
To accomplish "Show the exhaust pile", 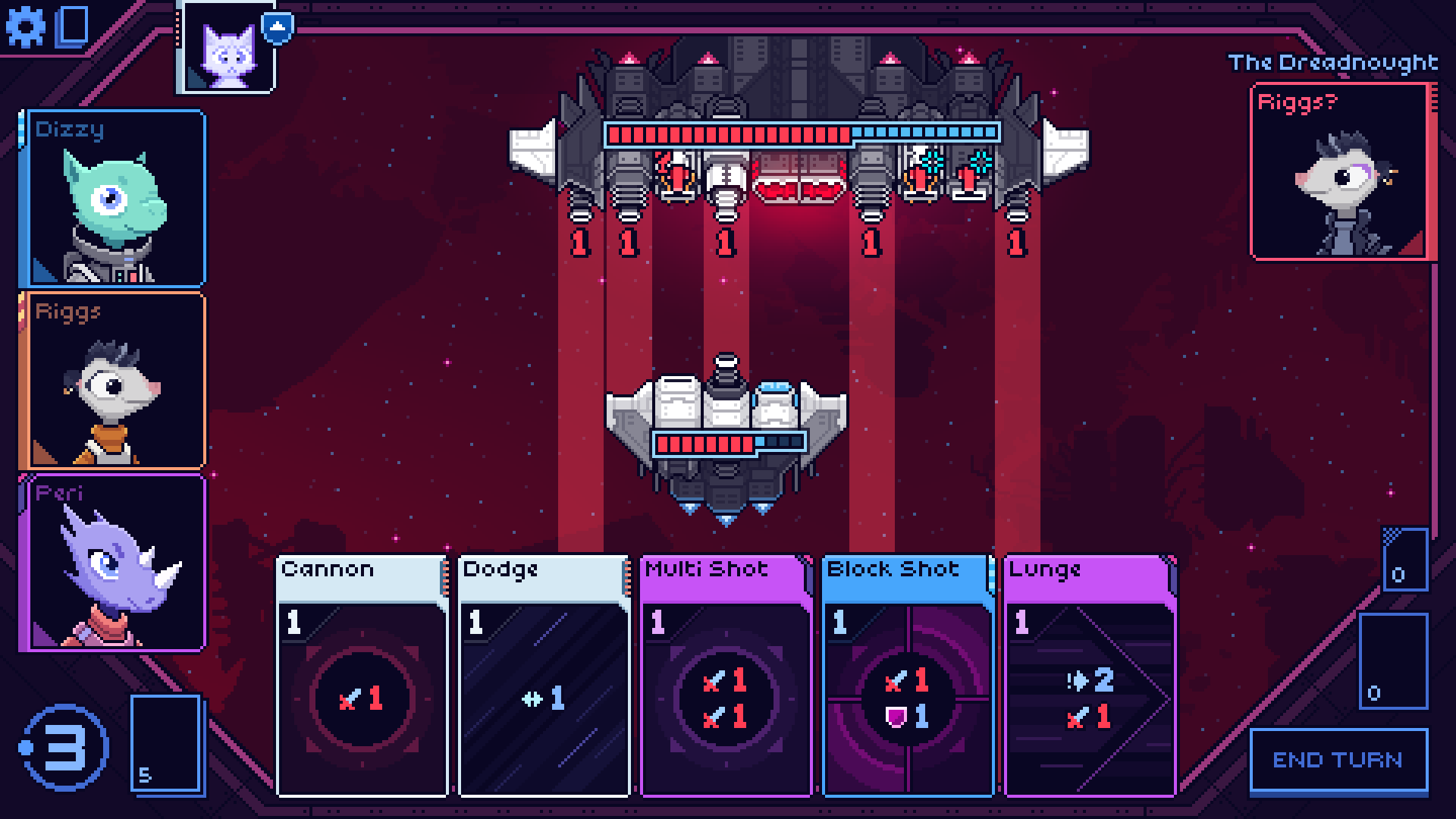I will point(1404,560).
